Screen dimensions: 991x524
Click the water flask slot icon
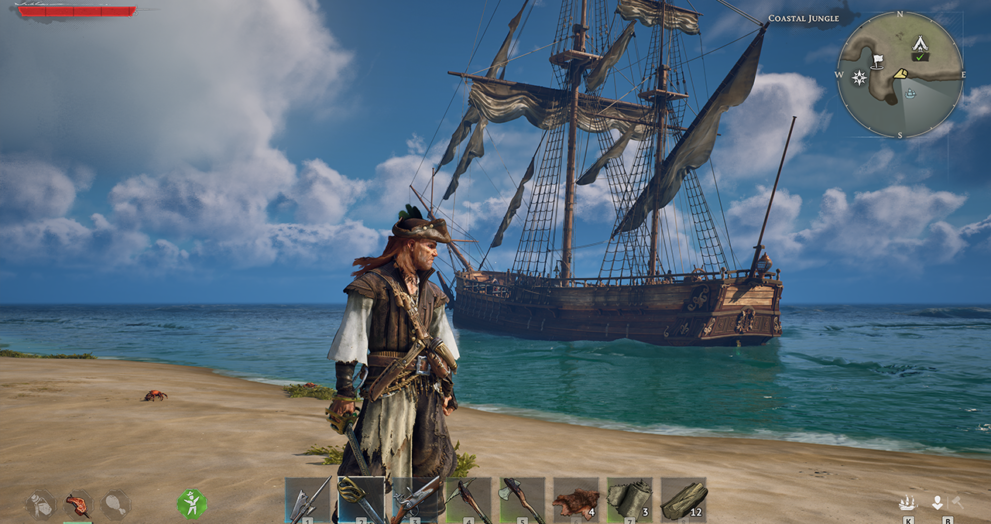click(x=40, y=504)
